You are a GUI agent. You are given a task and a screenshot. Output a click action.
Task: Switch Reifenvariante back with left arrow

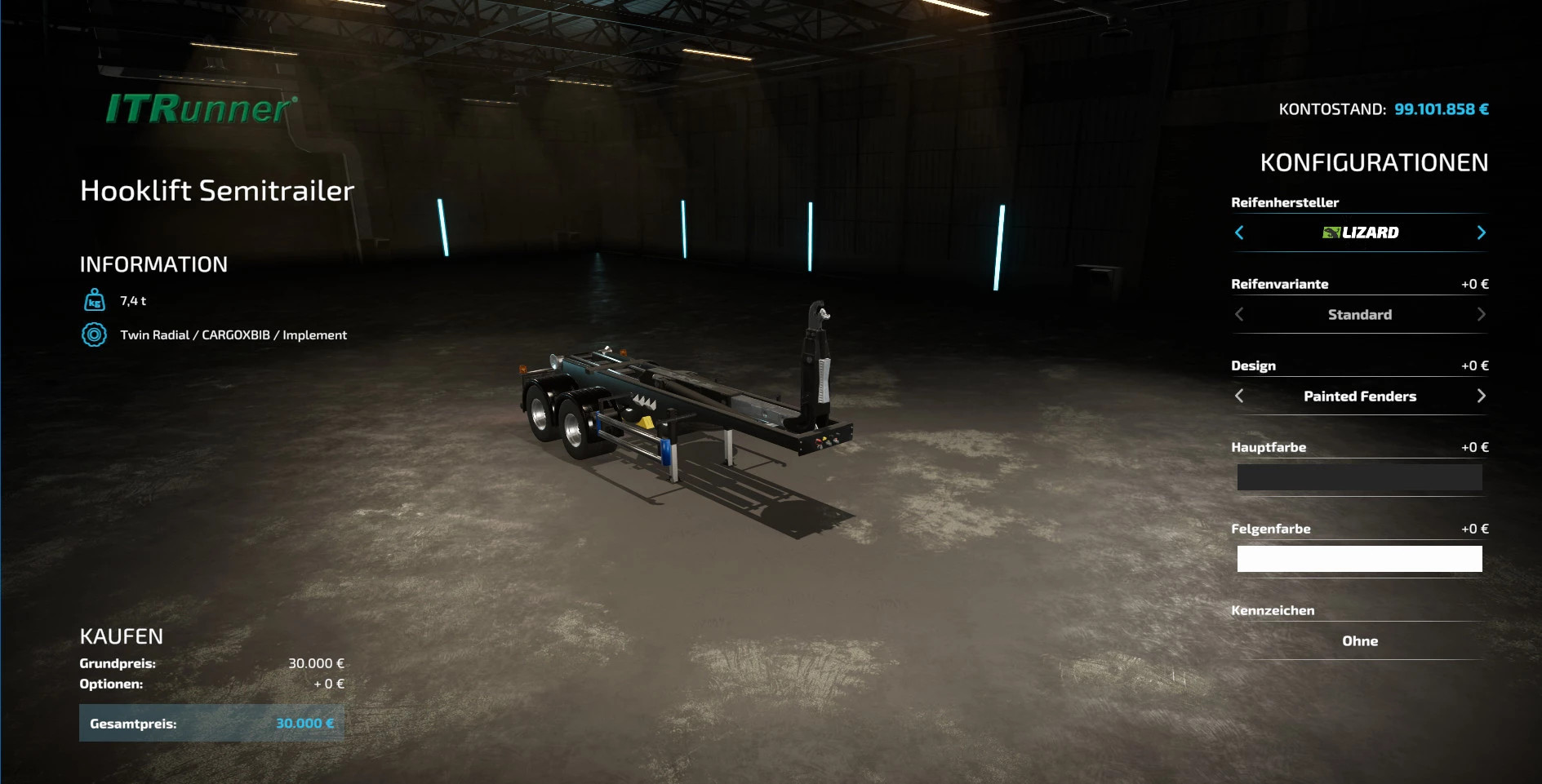(1239, 314)
